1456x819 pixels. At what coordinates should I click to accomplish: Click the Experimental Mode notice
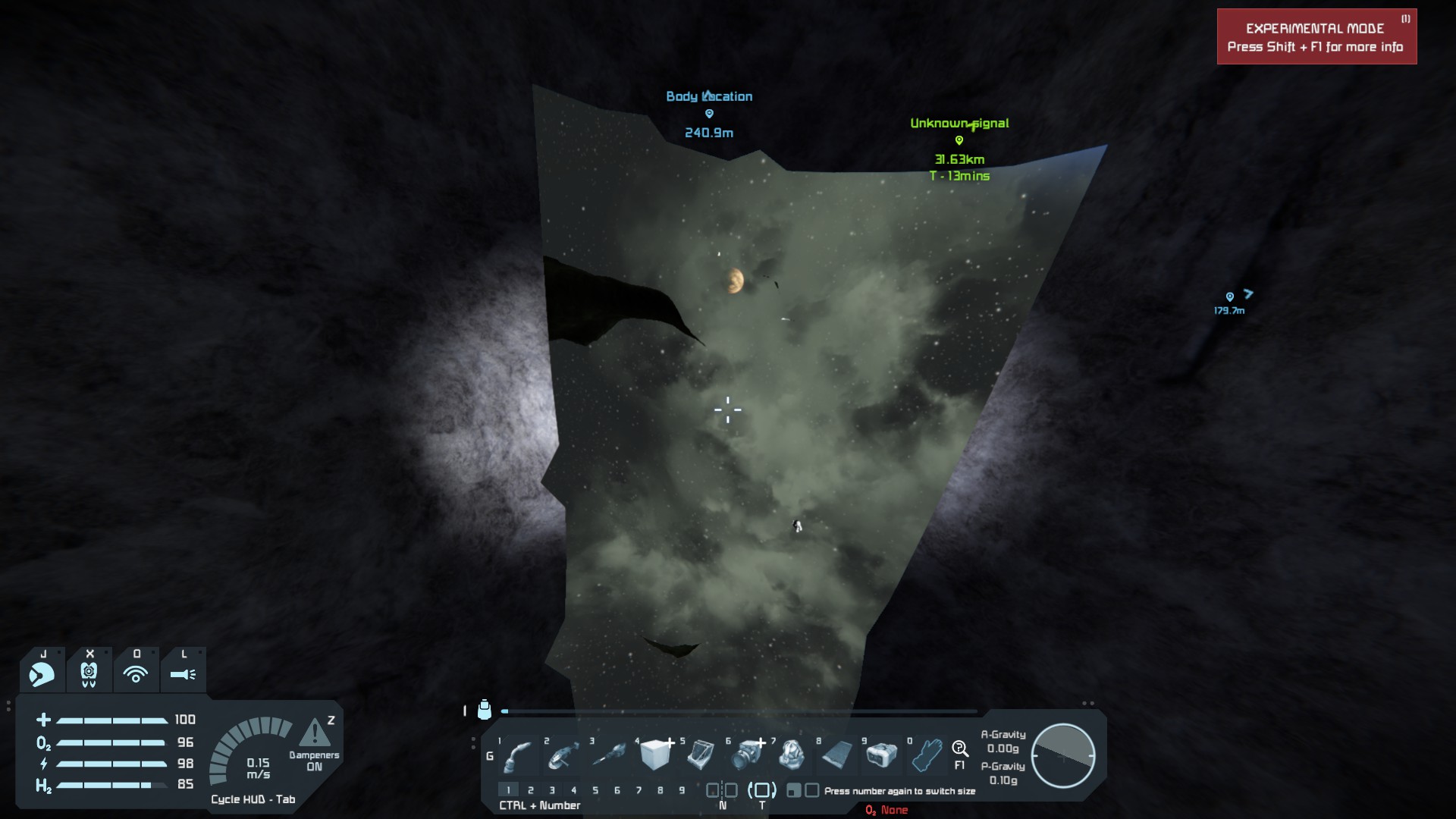click(1316, 37)
